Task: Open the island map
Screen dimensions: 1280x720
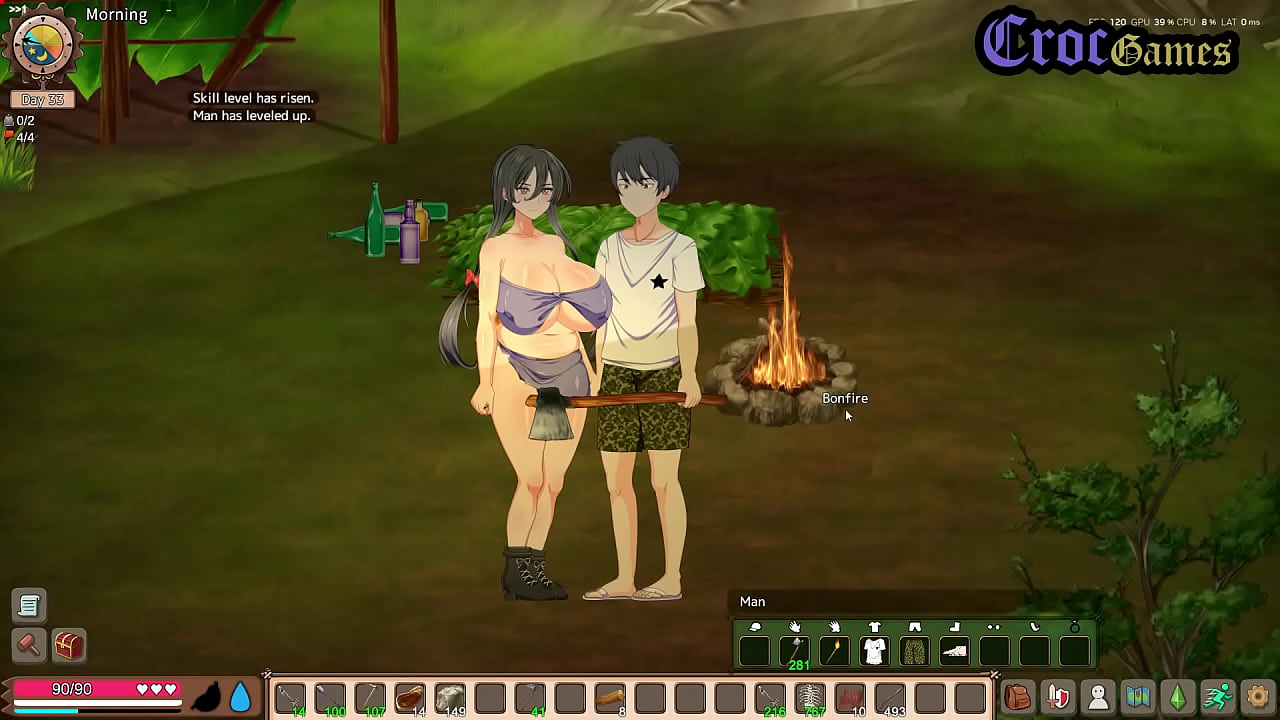Action: pyautogui.click(x=1138, y=697)
